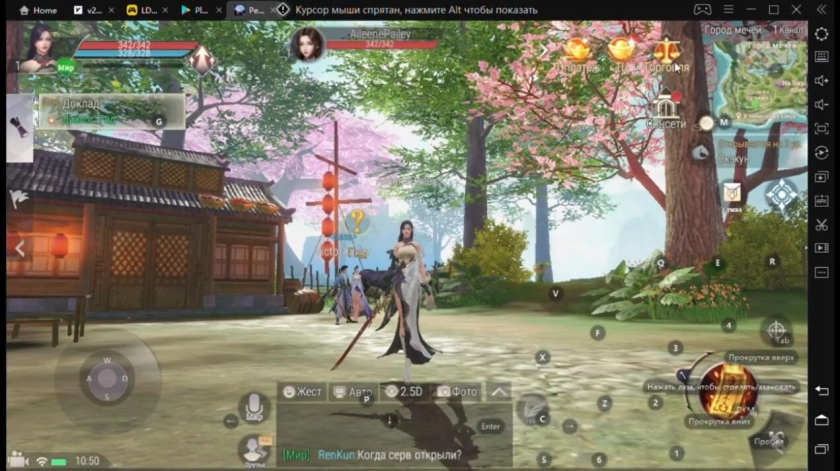Open the Фото camera mode

point(457,392)
